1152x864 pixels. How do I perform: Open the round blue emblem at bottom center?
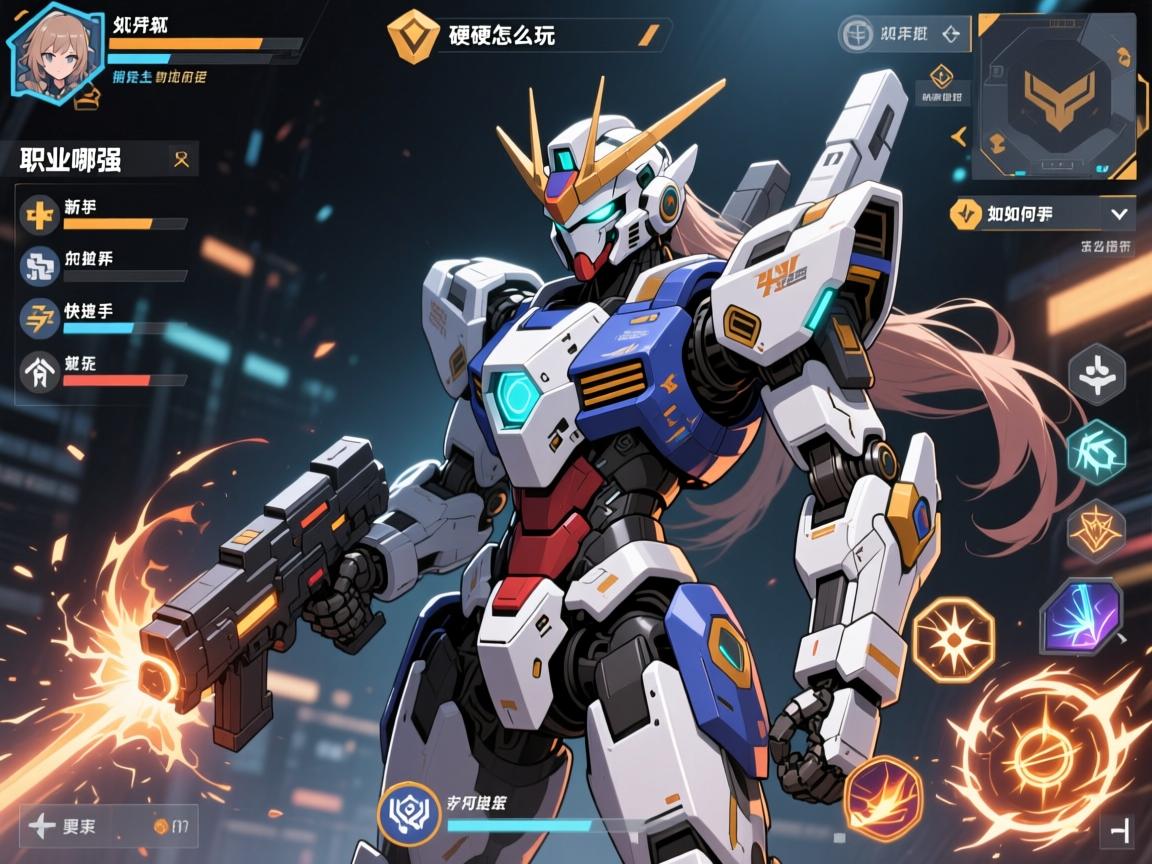[x=409, y=814]
